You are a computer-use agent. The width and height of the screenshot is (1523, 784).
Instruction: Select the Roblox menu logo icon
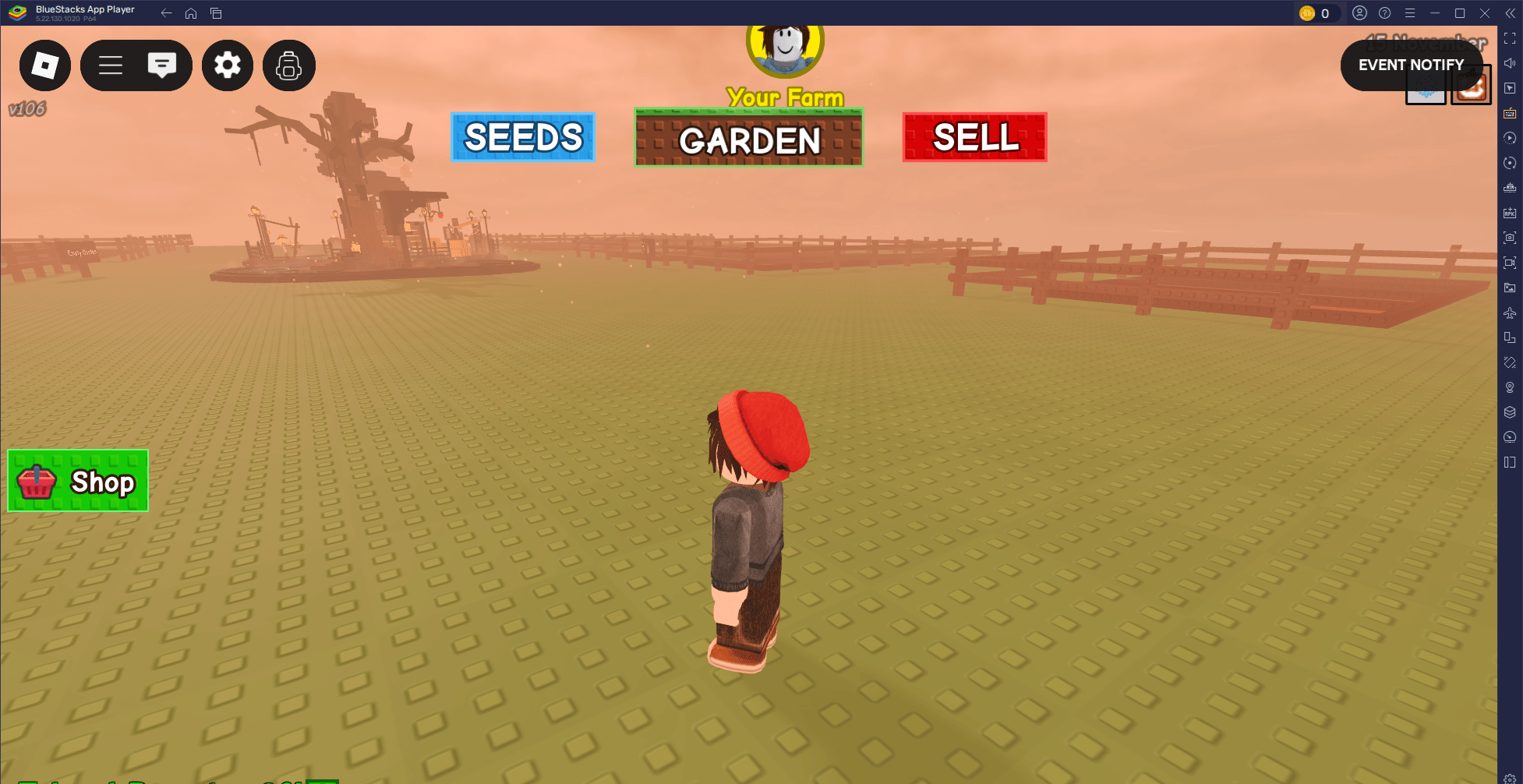[x=44, y=65]
